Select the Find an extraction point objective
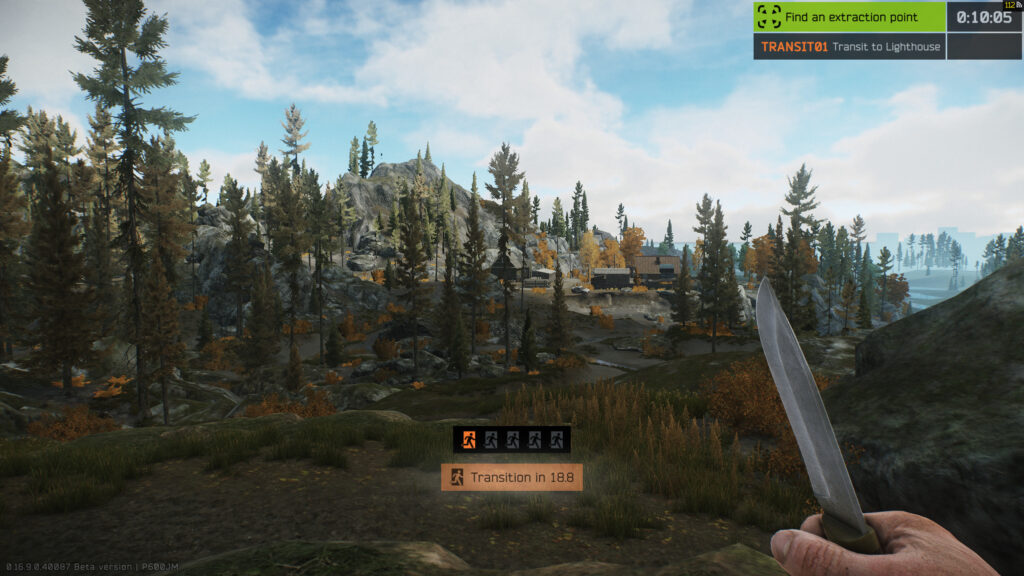The height and width of the screenshot is (576, 1024). (849, 17)
